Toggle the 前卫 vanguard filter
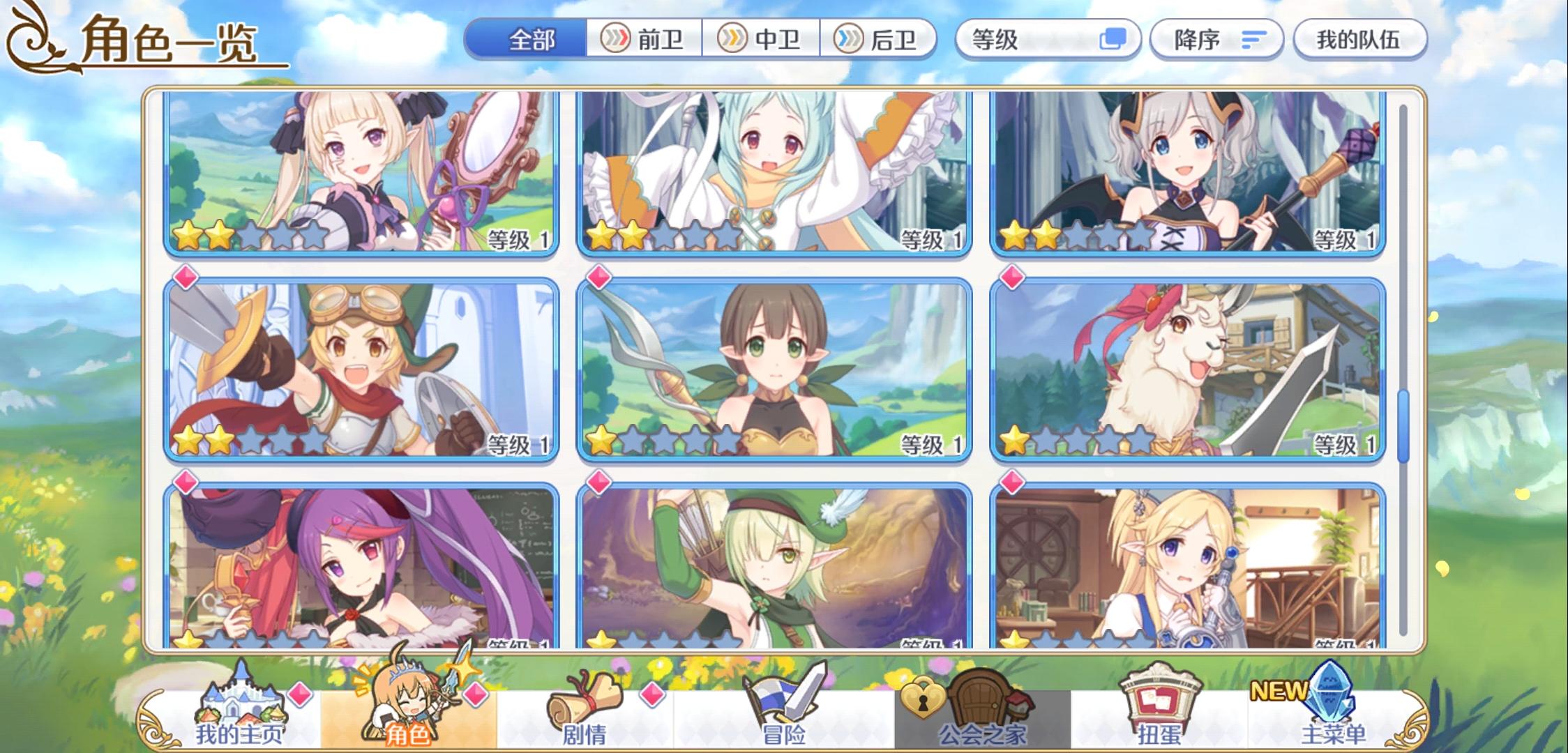This screenshot has width=1568, height=753. pyautogui.click(x=645, y=40)
